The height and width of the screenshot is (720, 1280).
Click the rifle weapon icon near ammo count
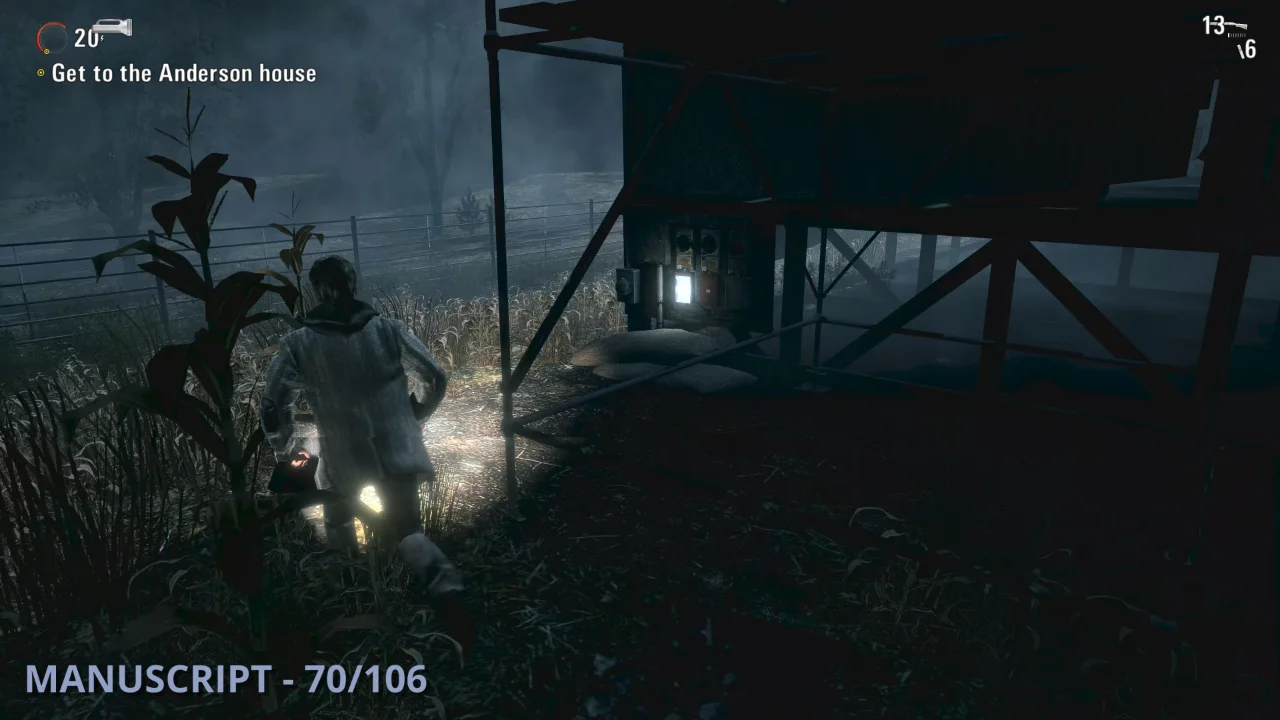1237,24
